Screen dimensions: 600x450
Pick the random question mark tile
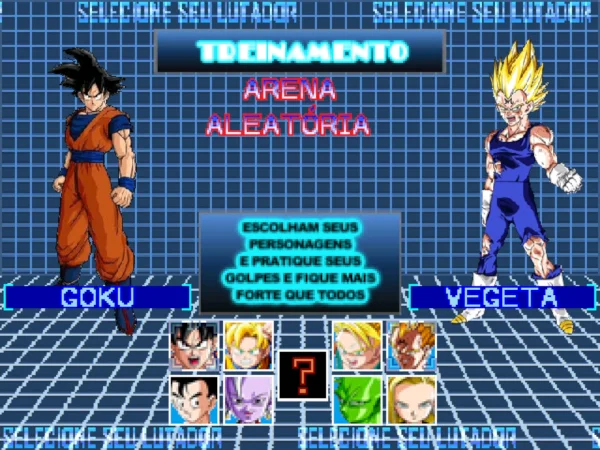coord(302,374)
